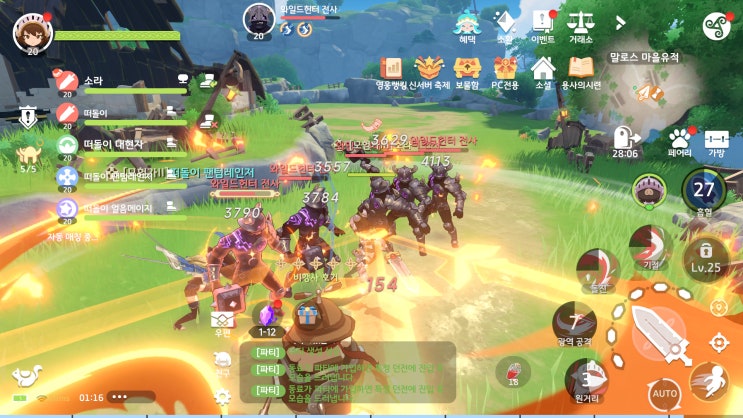Open the 가방 bag inventory
The image size is (743, 418).
(716, 142)
